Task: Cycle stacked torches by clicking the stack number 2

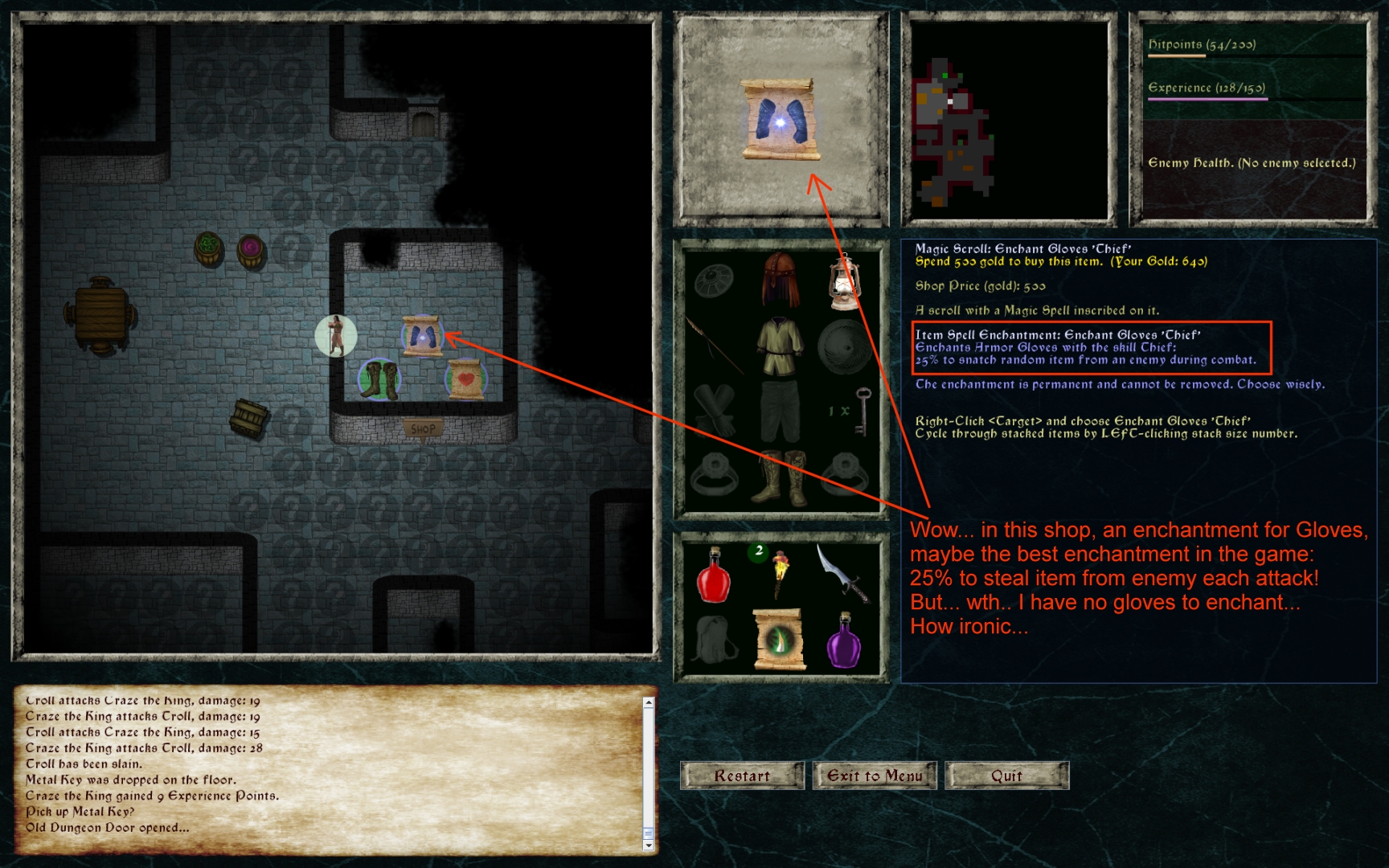Action: click(x=758, y=551)
